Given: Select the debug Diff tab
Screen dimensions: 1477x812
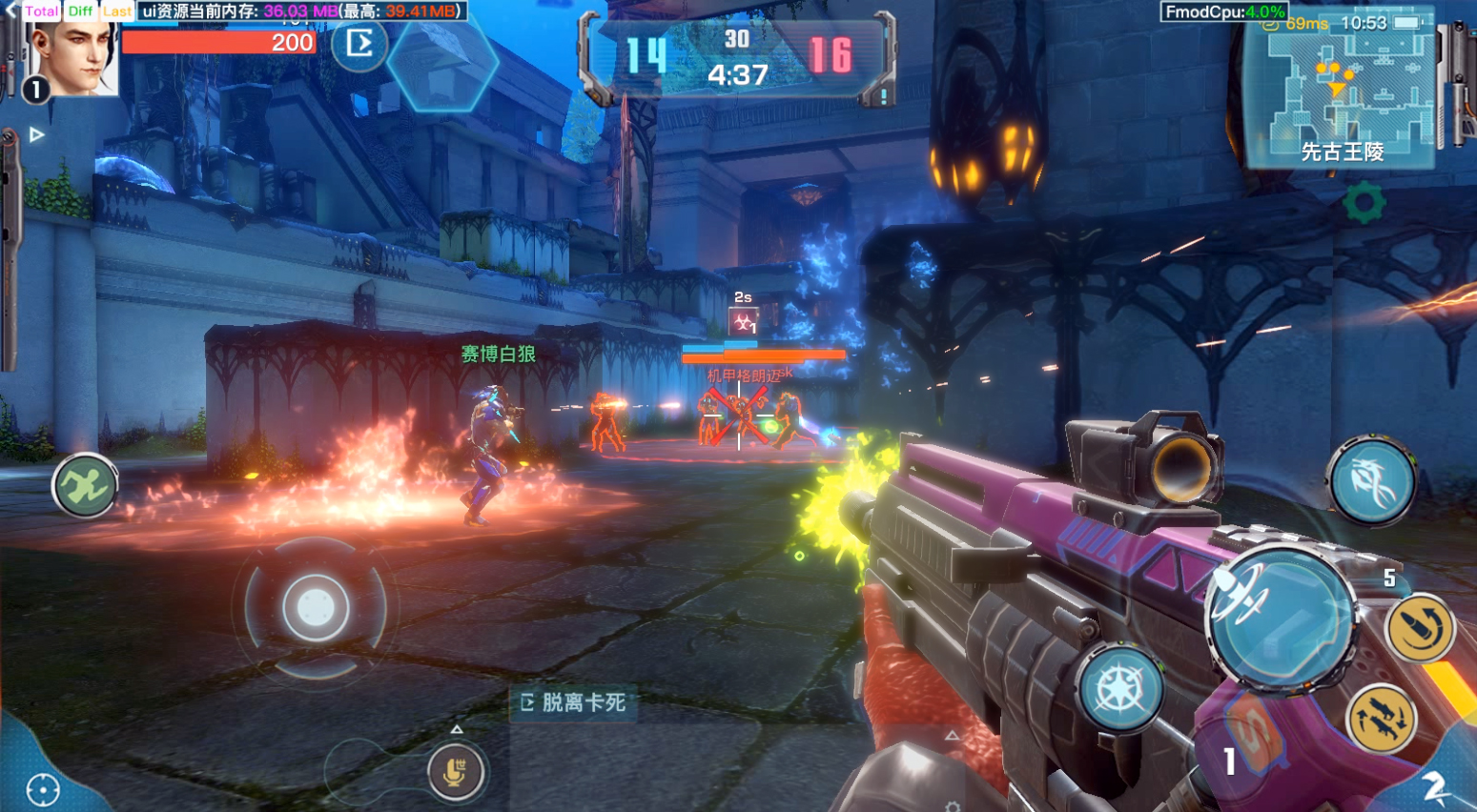Looking at the screenshot, I should 81,11.
